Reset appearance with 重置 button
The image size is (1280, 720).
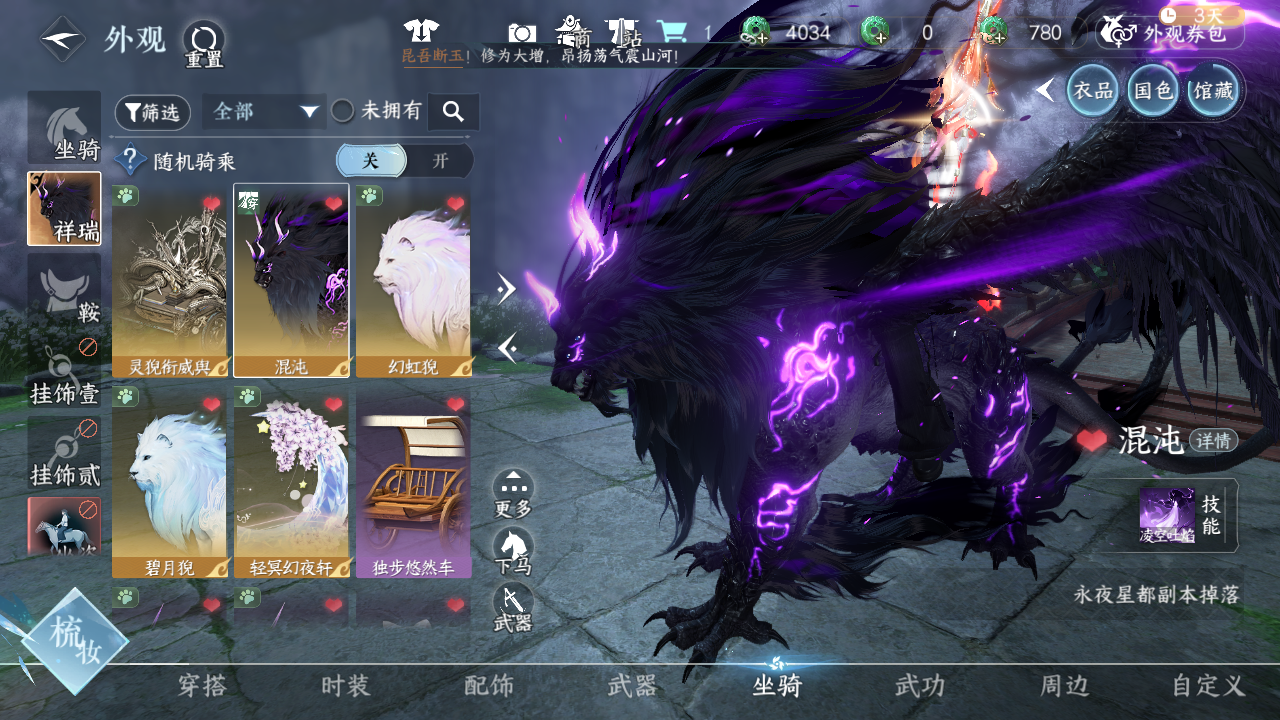[x=204, y=43]
